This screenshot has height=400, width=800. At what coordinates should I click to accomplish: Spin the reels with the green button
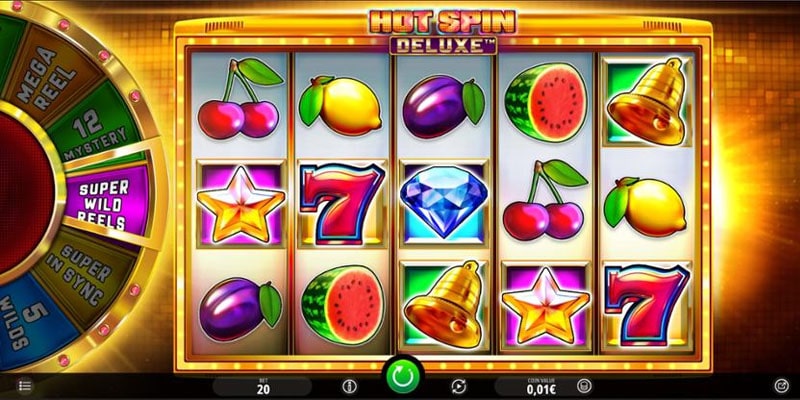pyautogui.click(x=400, y=379)
